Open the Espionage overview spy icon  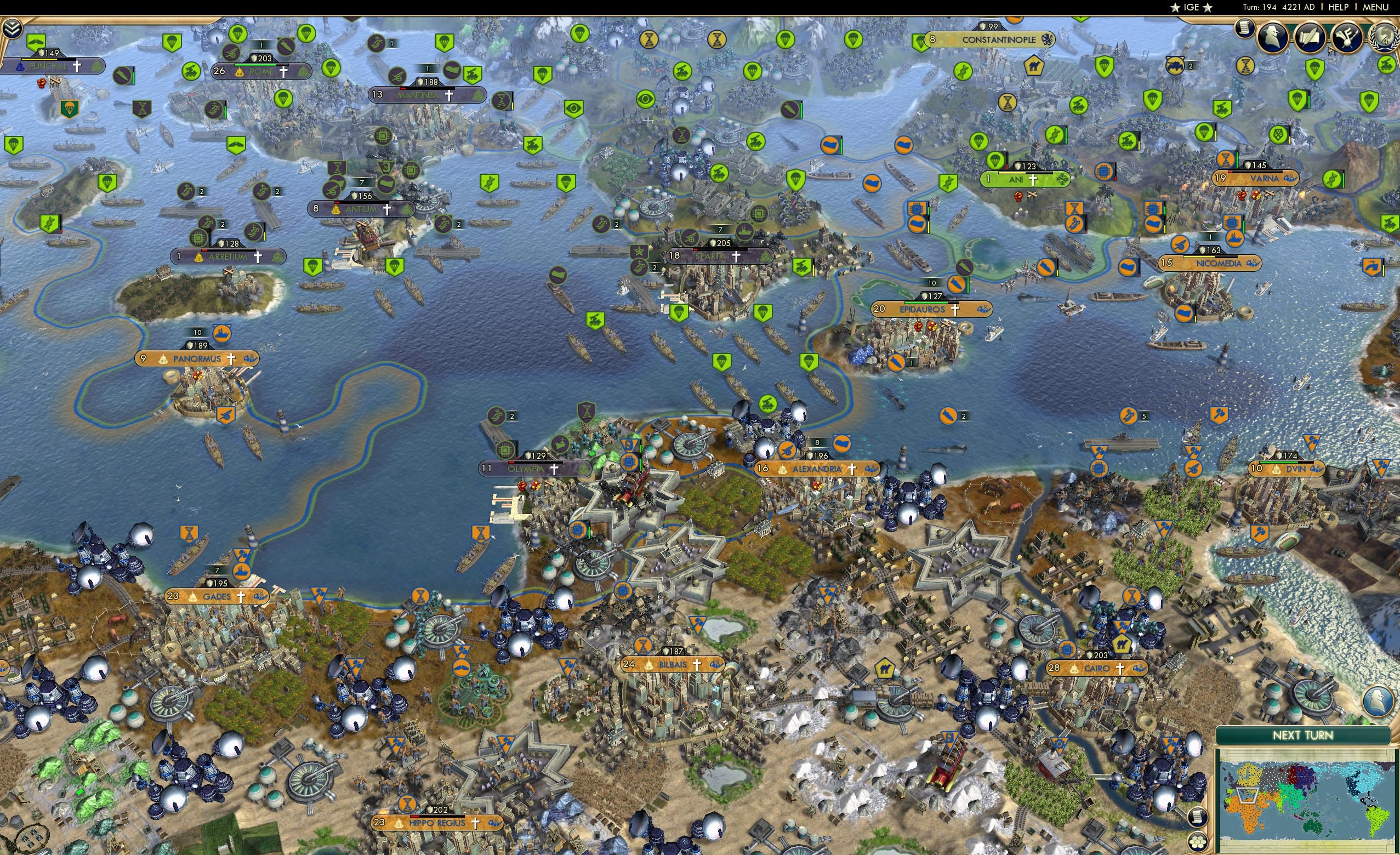(x=1273, y=37)
